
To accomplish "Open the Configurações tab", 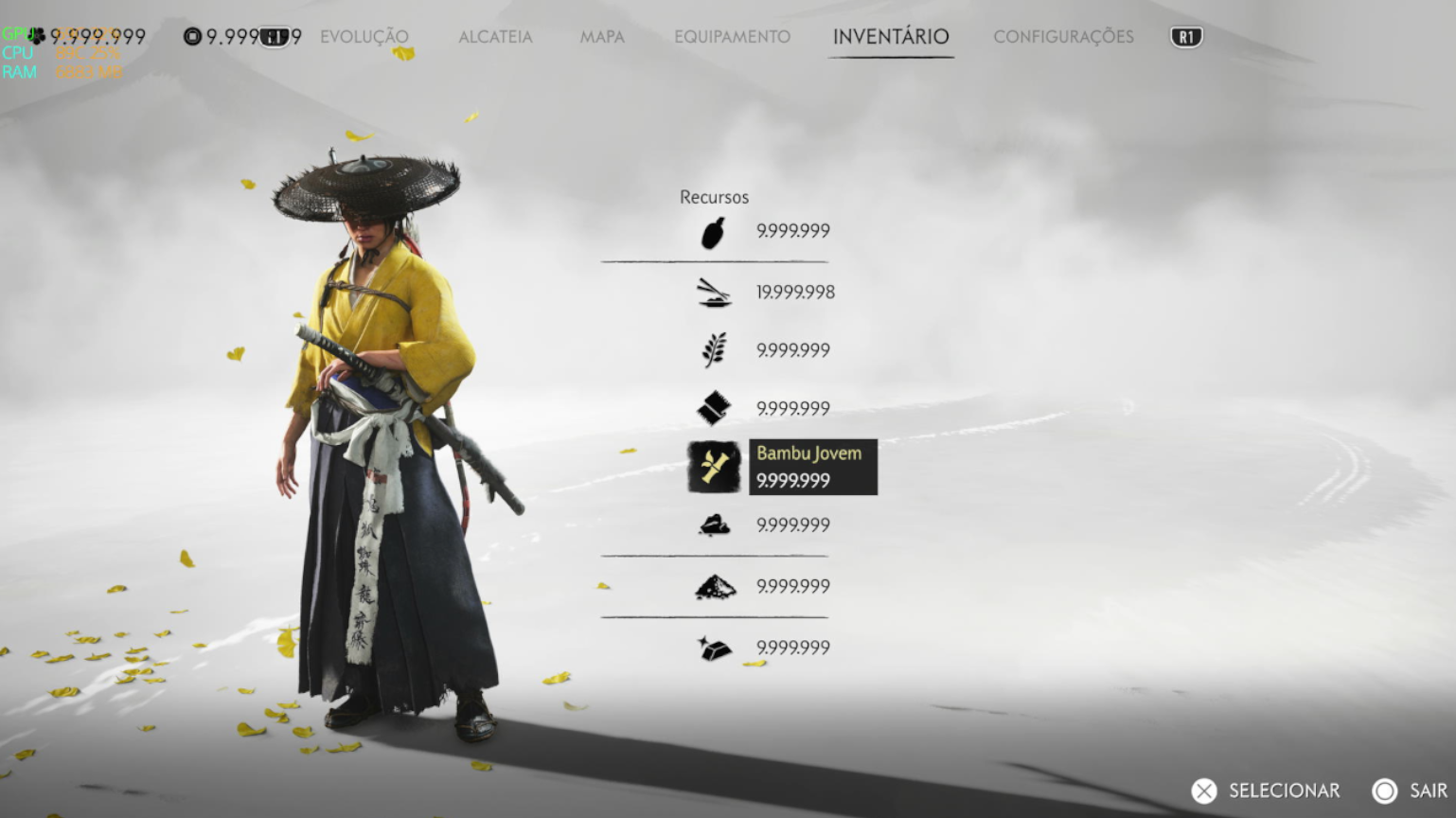I will (1063, 37).
